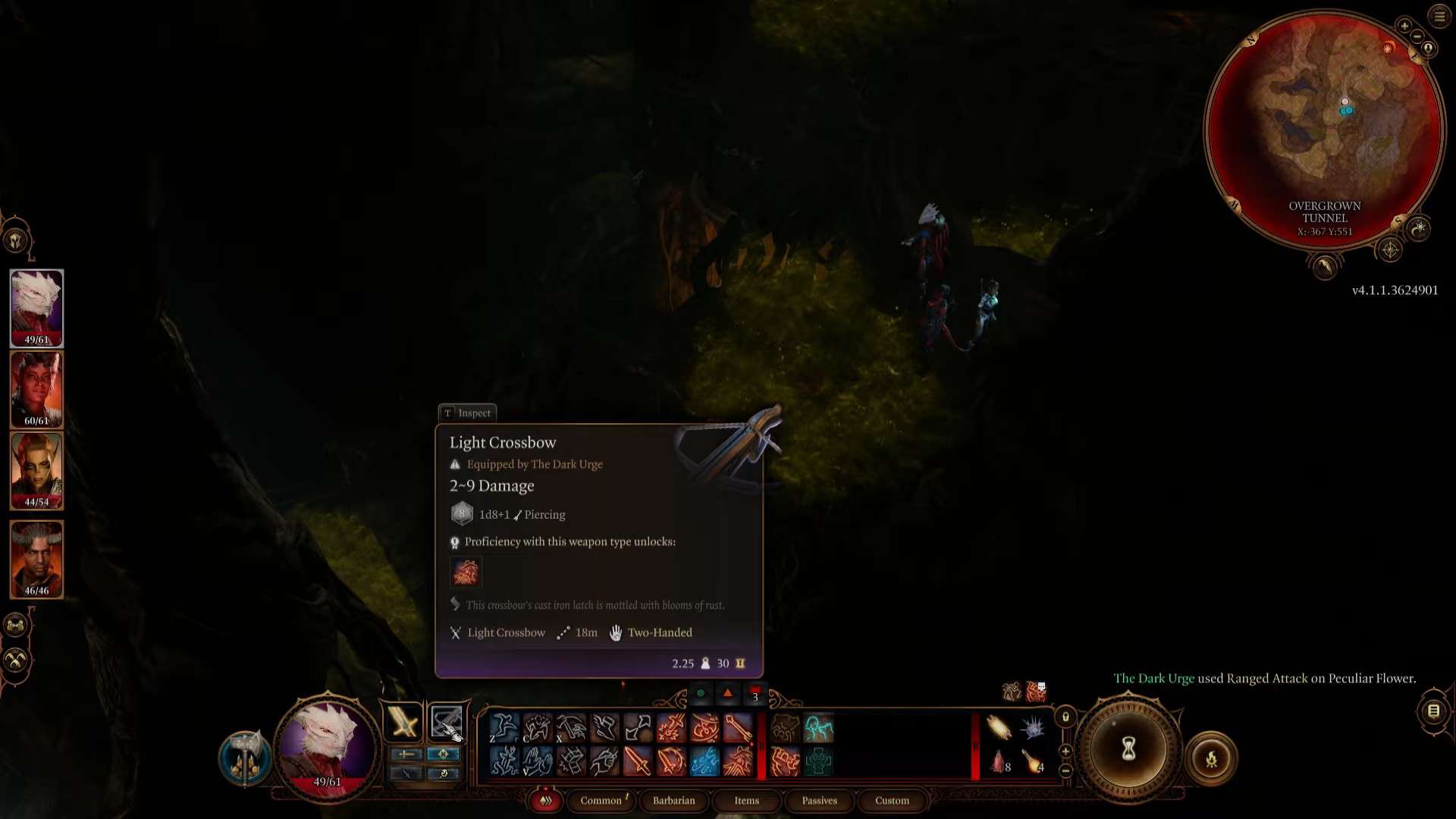Zoom in the minimap with plus button
This screenshot has width=1456, height=819.
[1404, 26]
